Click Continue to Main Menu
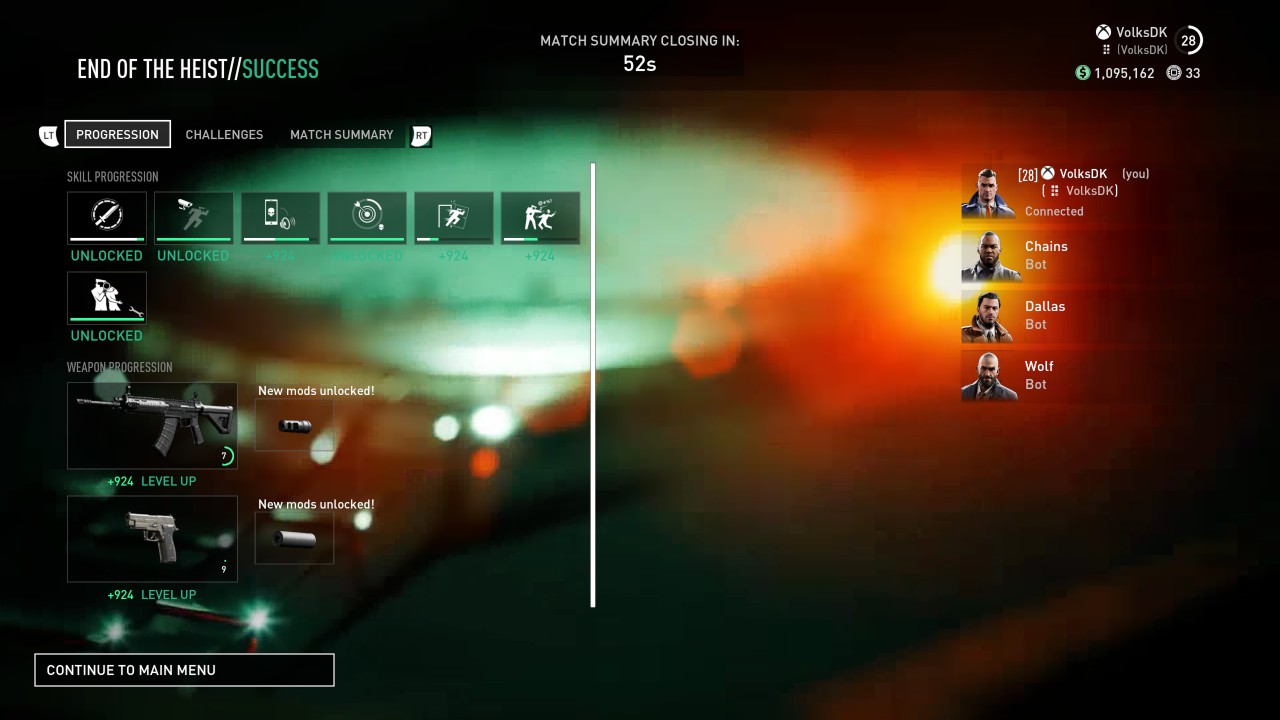Viewport: 1280px width, 720px height. point(184,669)
